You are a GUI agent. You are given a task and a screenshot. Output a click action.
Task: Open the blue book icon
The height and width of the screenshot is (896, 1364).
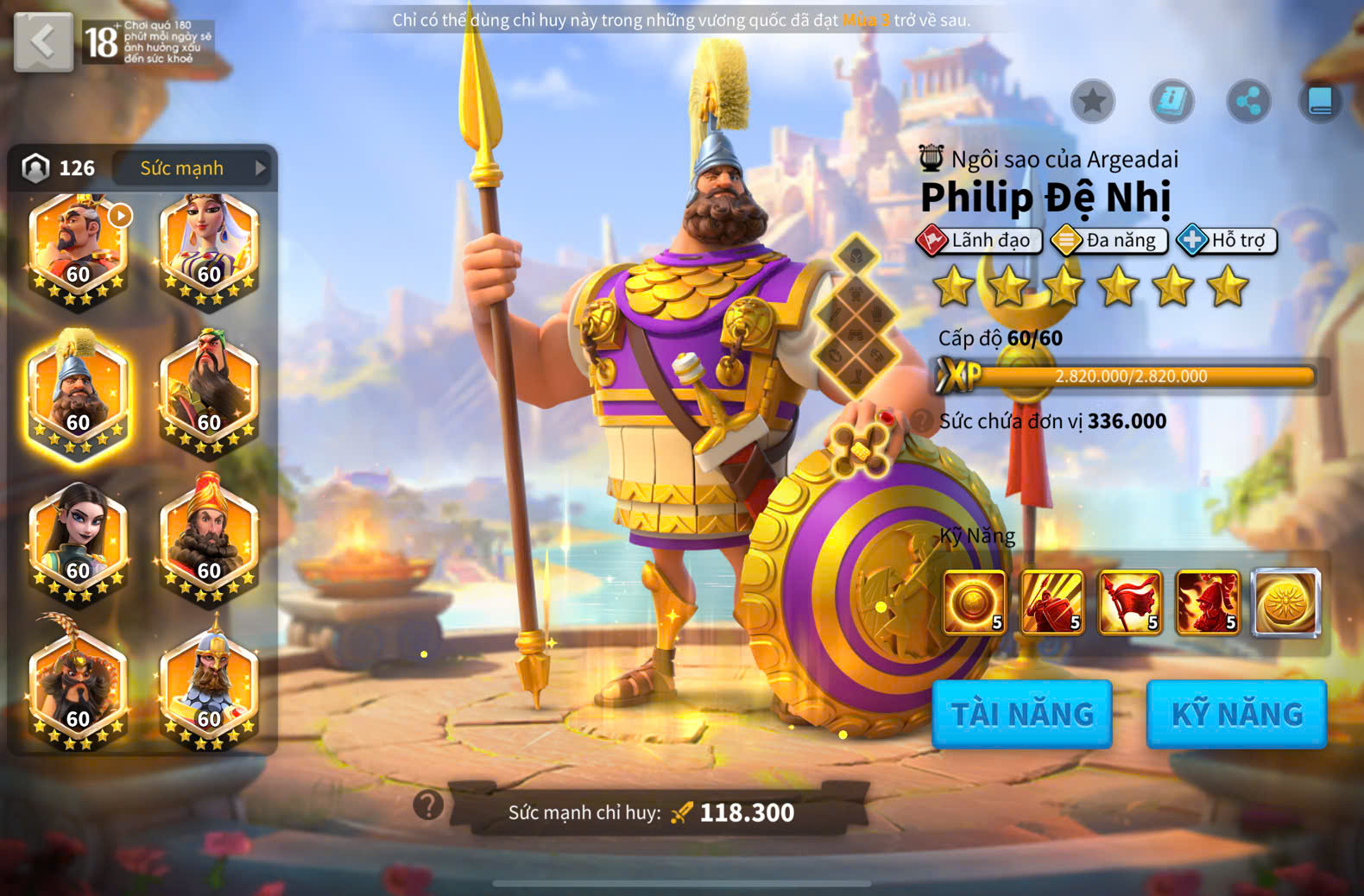coord(1320,102)
